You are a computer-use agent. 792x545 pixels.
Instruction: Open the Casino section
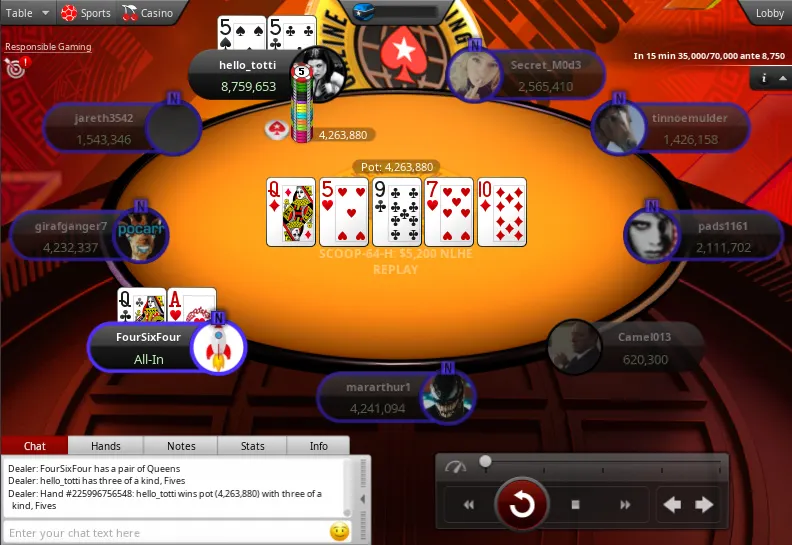147,13
